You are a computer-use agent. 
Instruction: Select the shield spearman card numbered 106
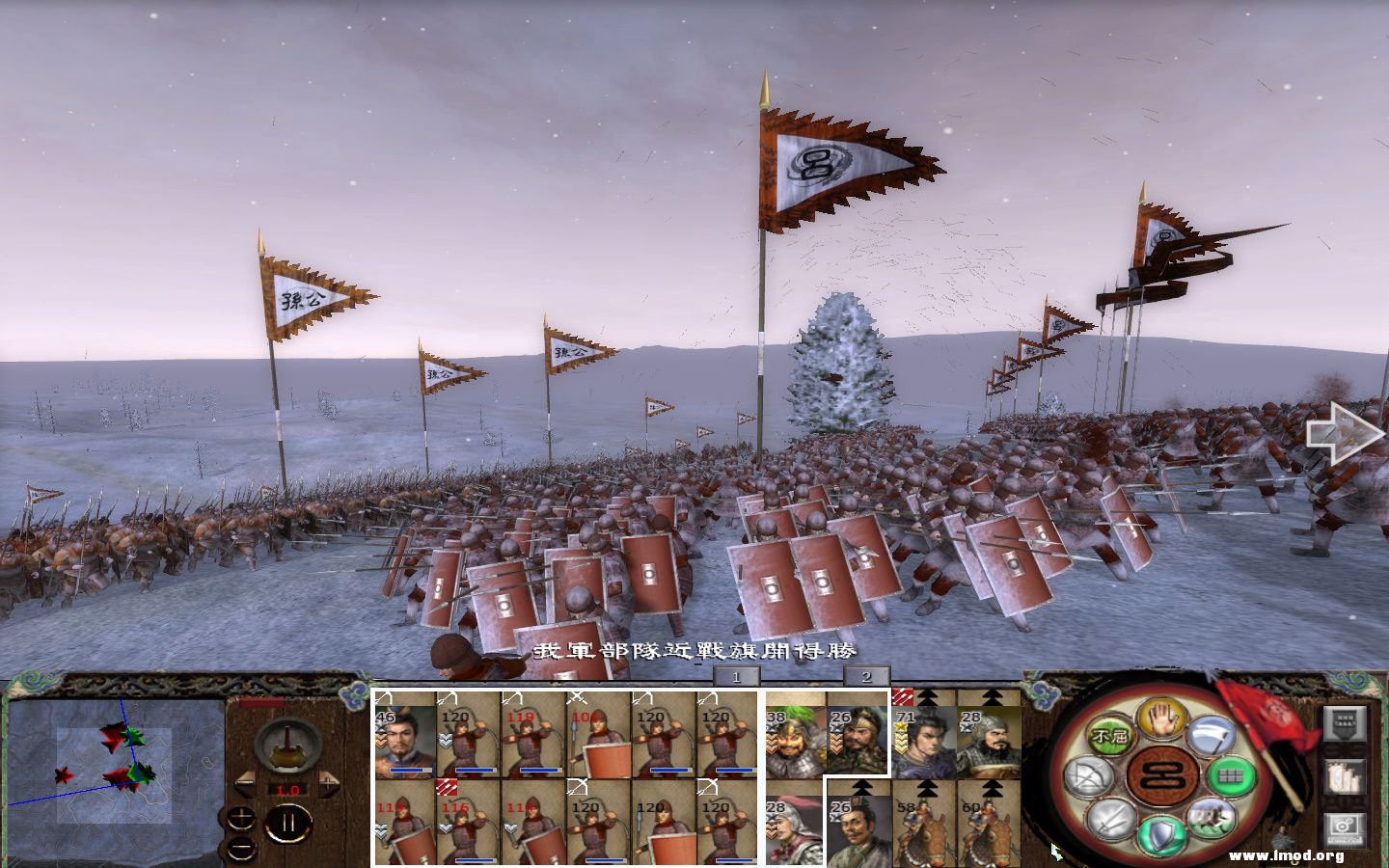(x=597, y=735)
